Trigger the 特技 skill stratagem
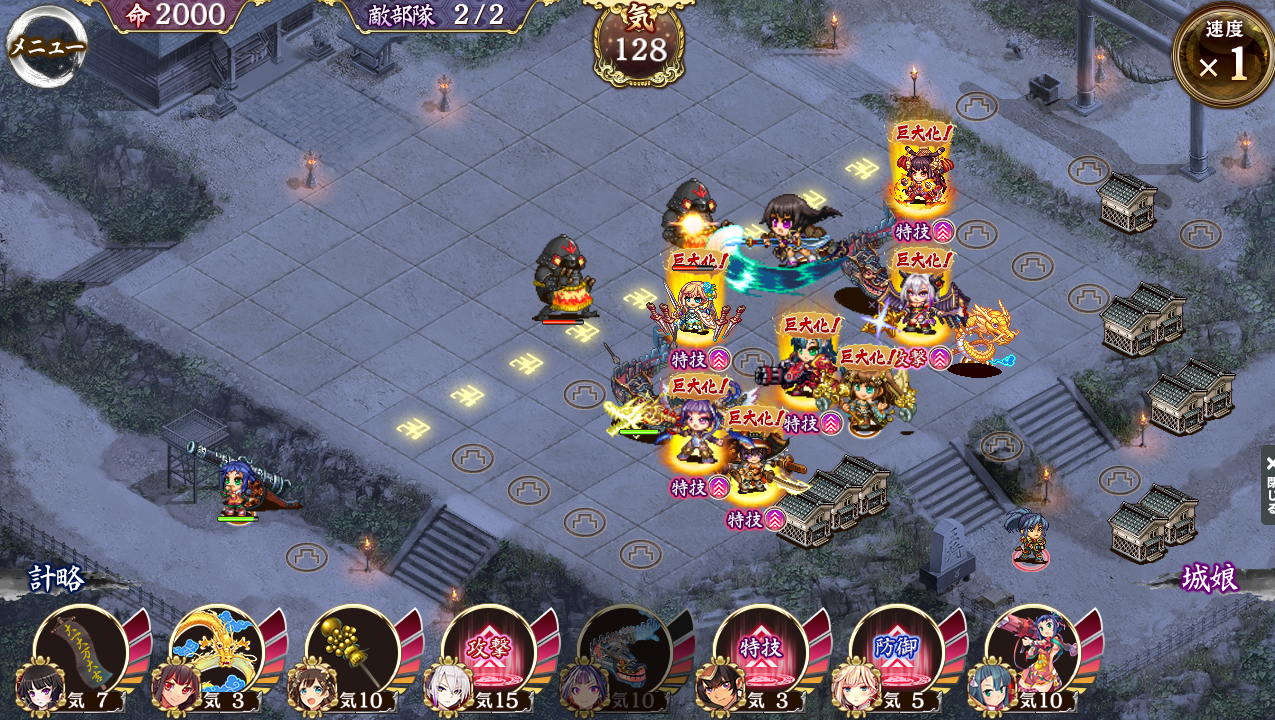Image resolution: width=1275 pixels, height=721 pixels. coord(760,652)
